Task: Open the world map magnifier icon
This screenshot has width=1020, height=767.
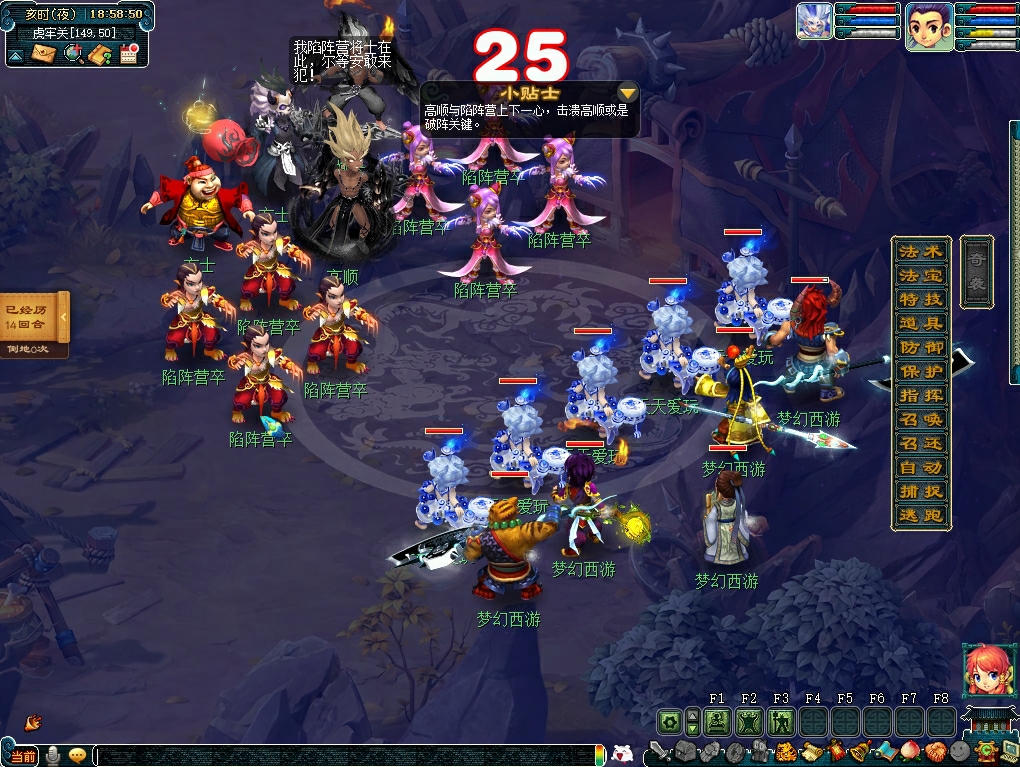Action: coord(73,54)
